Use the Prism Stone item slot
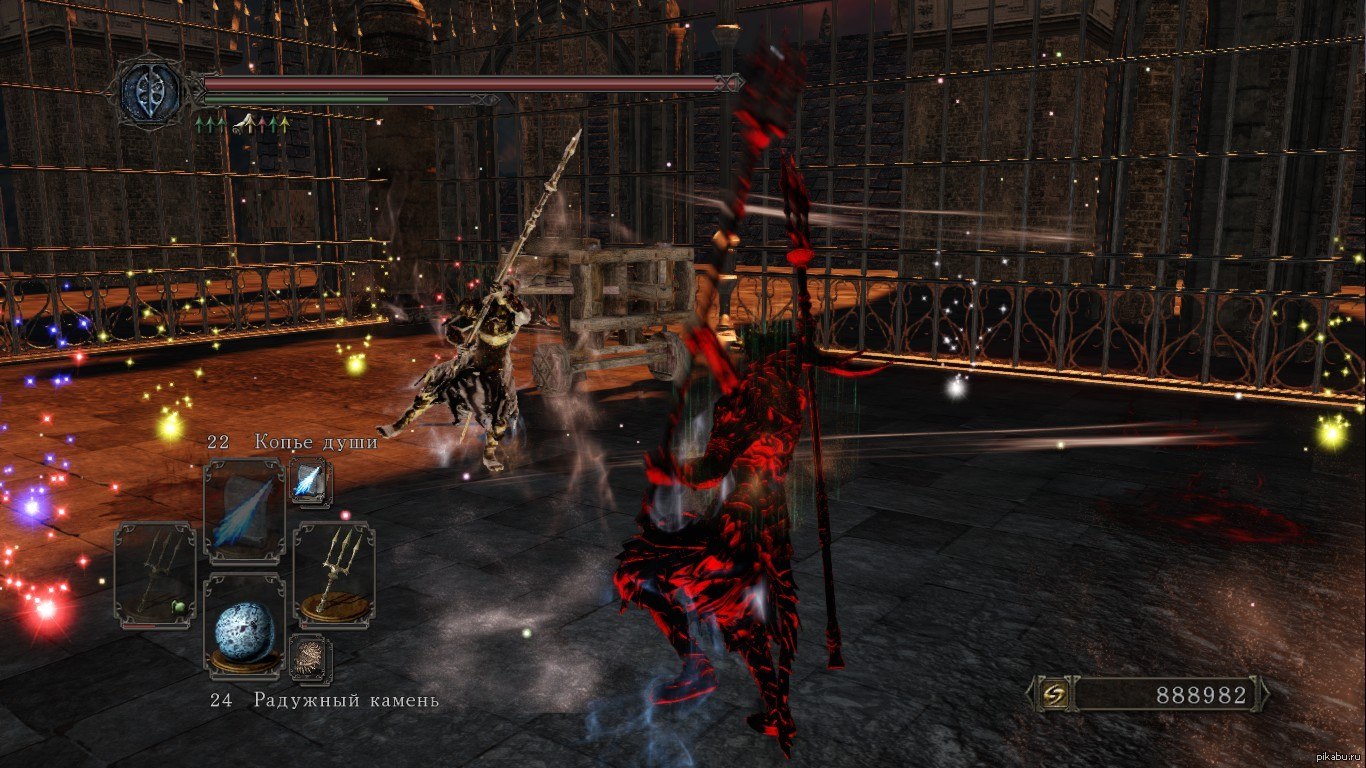The image size is (1366, 768). [x=244, y=631]
